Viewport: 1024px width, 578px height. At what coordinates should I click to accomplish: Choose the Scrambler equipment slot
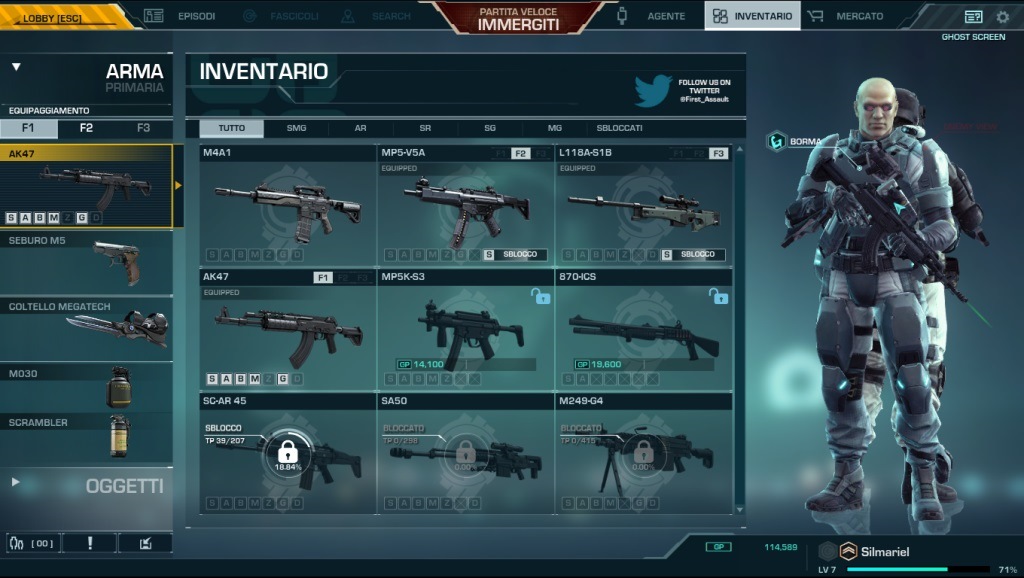pos(86,436)
